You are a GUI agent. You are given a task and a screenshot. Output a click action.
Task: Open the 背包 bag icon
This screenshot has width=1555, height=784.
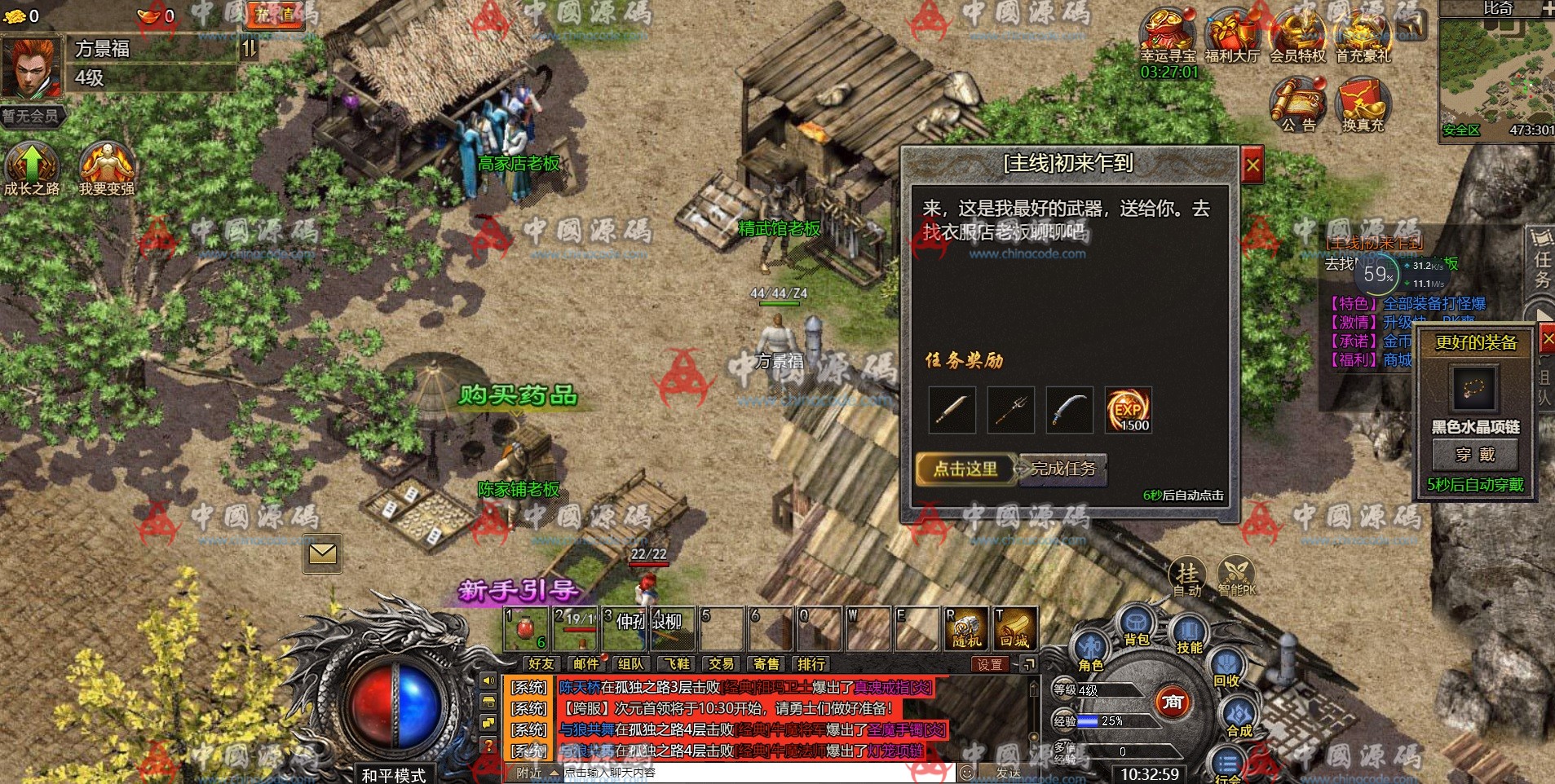pos(1135,626)
